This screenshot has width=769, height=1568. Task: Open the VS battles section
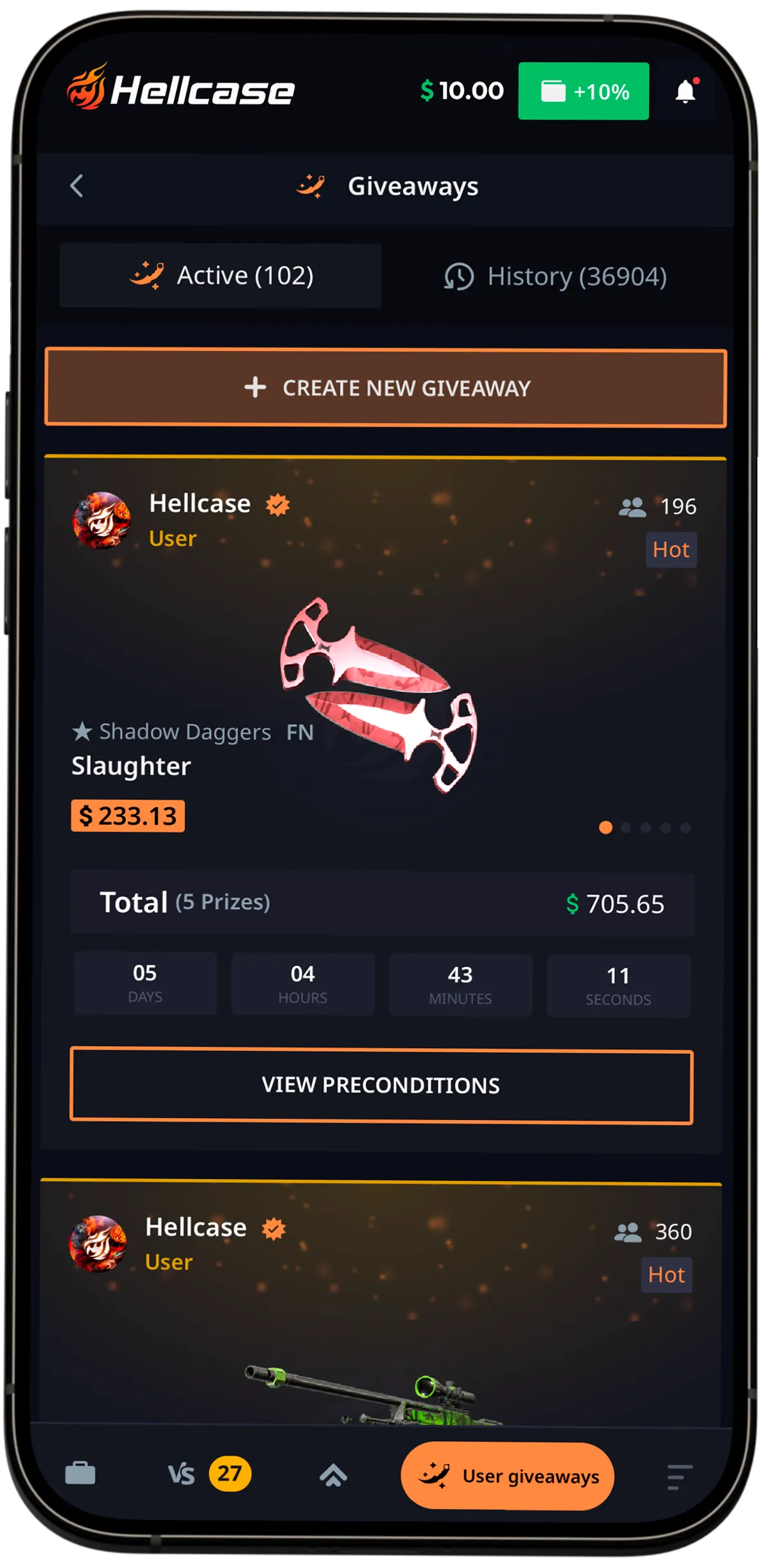coord(182,1474)
